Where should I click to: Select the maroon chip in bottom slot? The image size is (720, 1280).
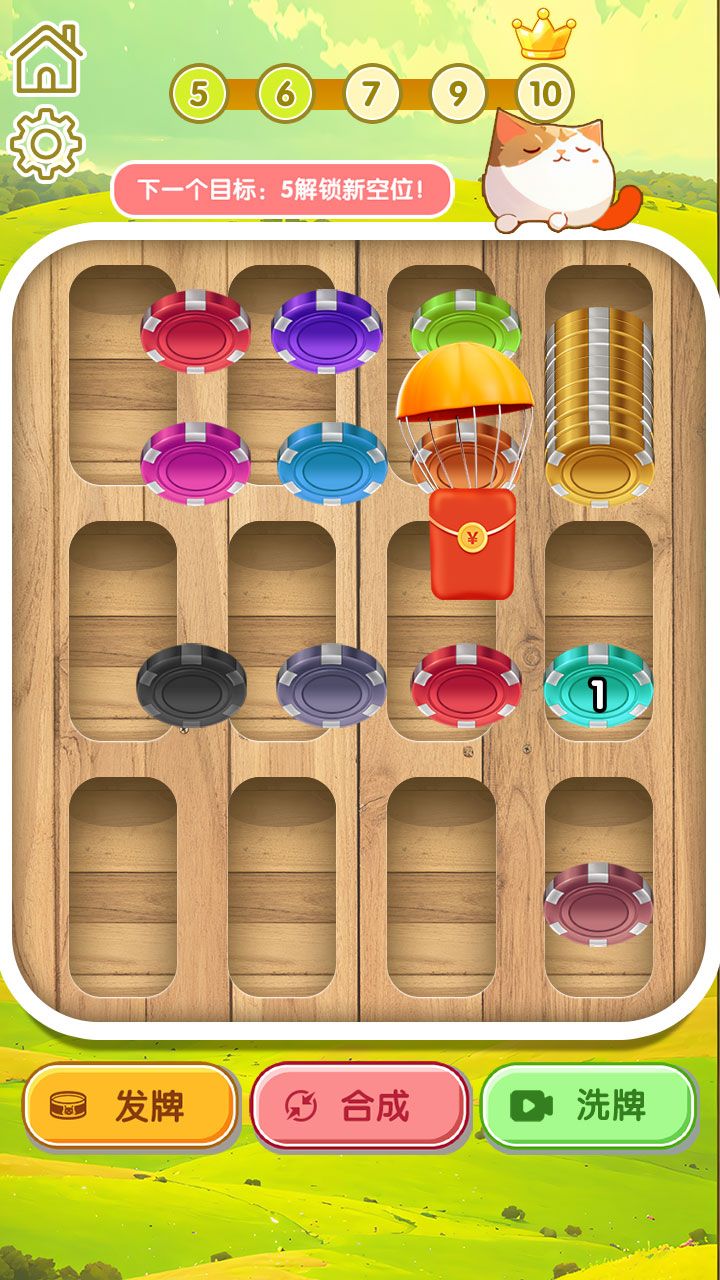[597, 904]
